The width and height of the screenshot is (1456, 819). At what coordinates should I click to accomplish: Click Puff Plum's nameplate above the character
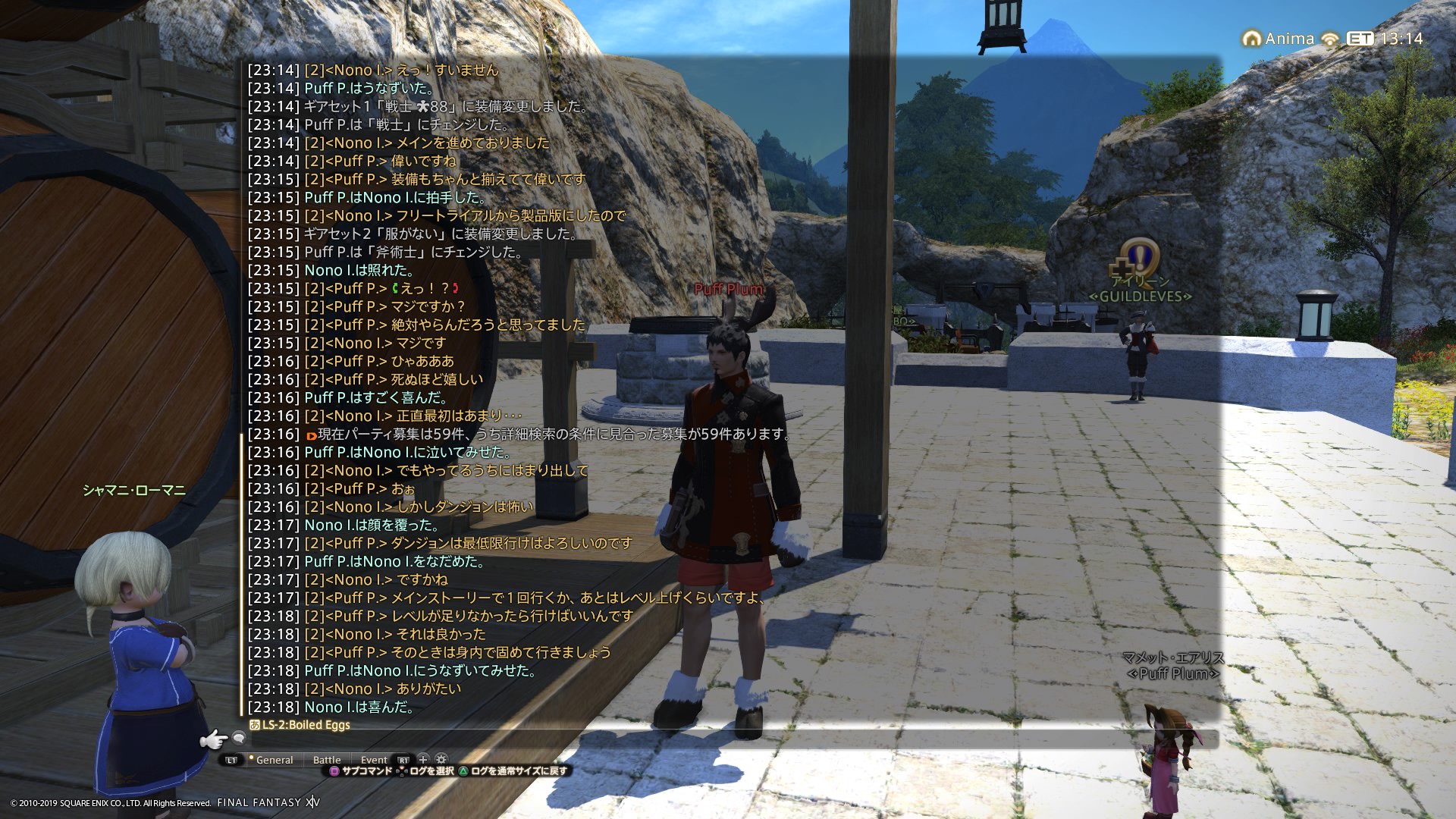[730, 289]
